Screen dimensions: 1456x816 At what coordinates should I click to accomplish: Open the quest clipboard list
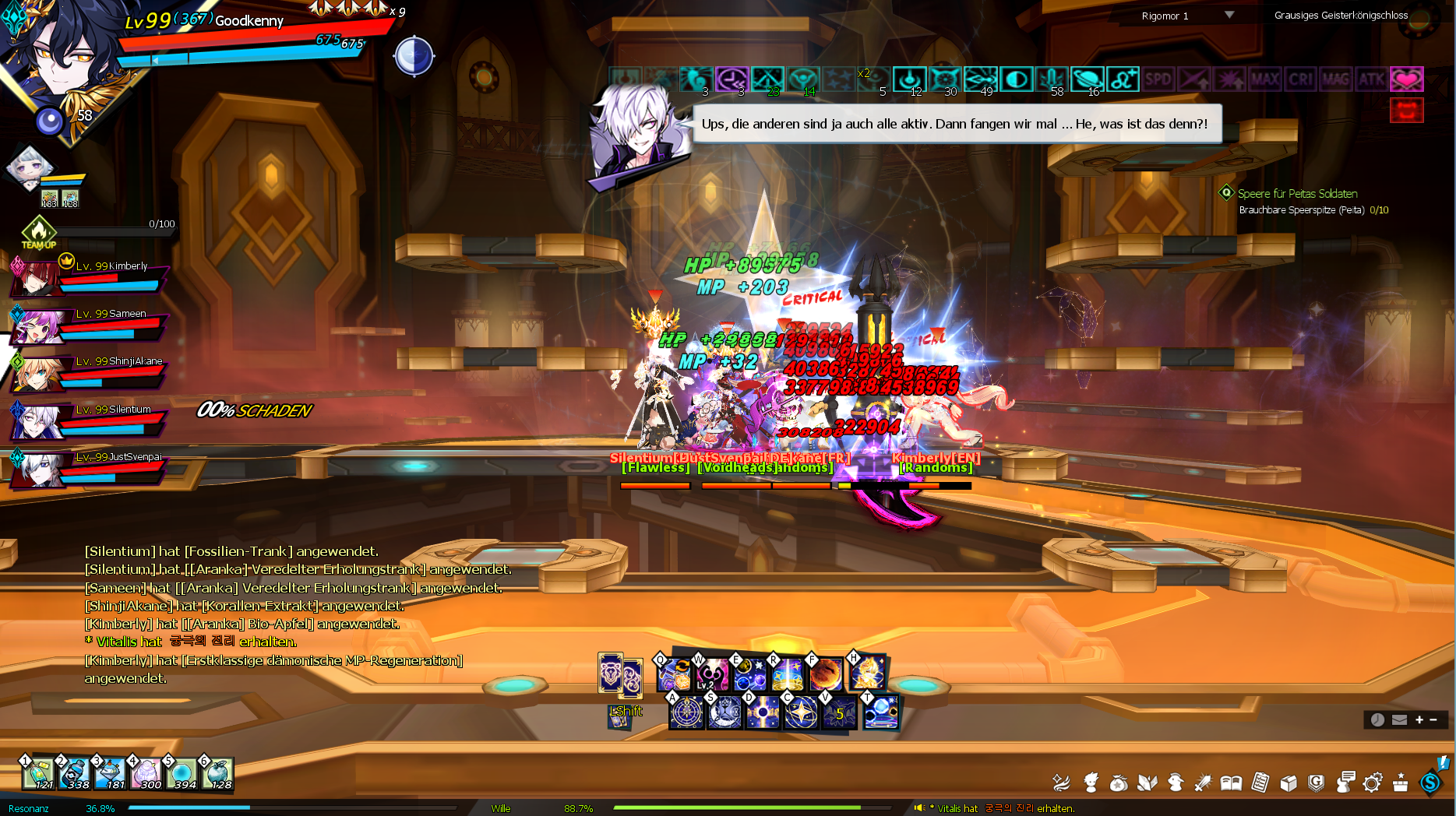click(1260, 782)
